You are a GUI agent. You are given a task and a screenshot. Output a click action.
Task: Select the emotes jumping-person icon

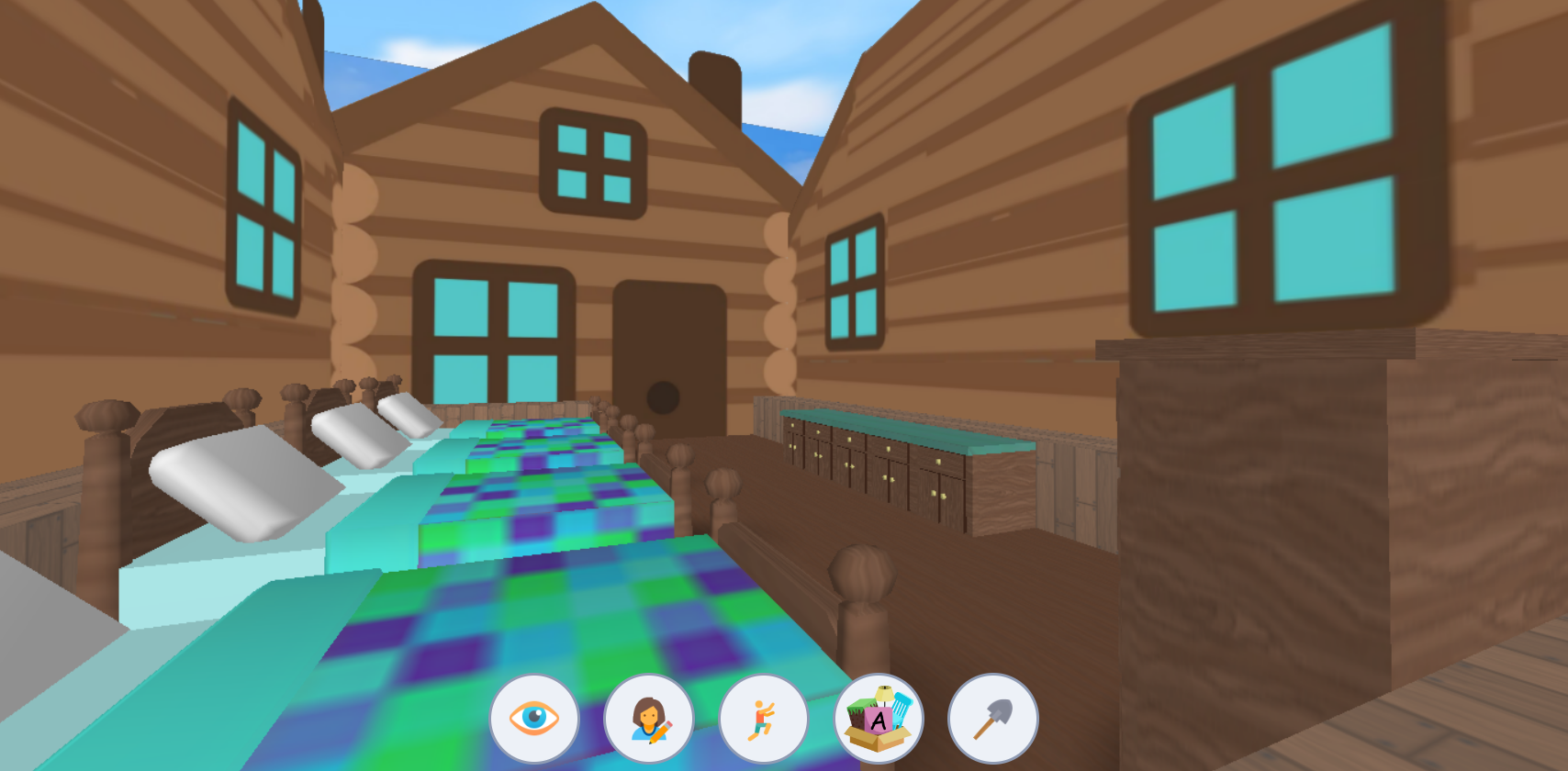764,720
